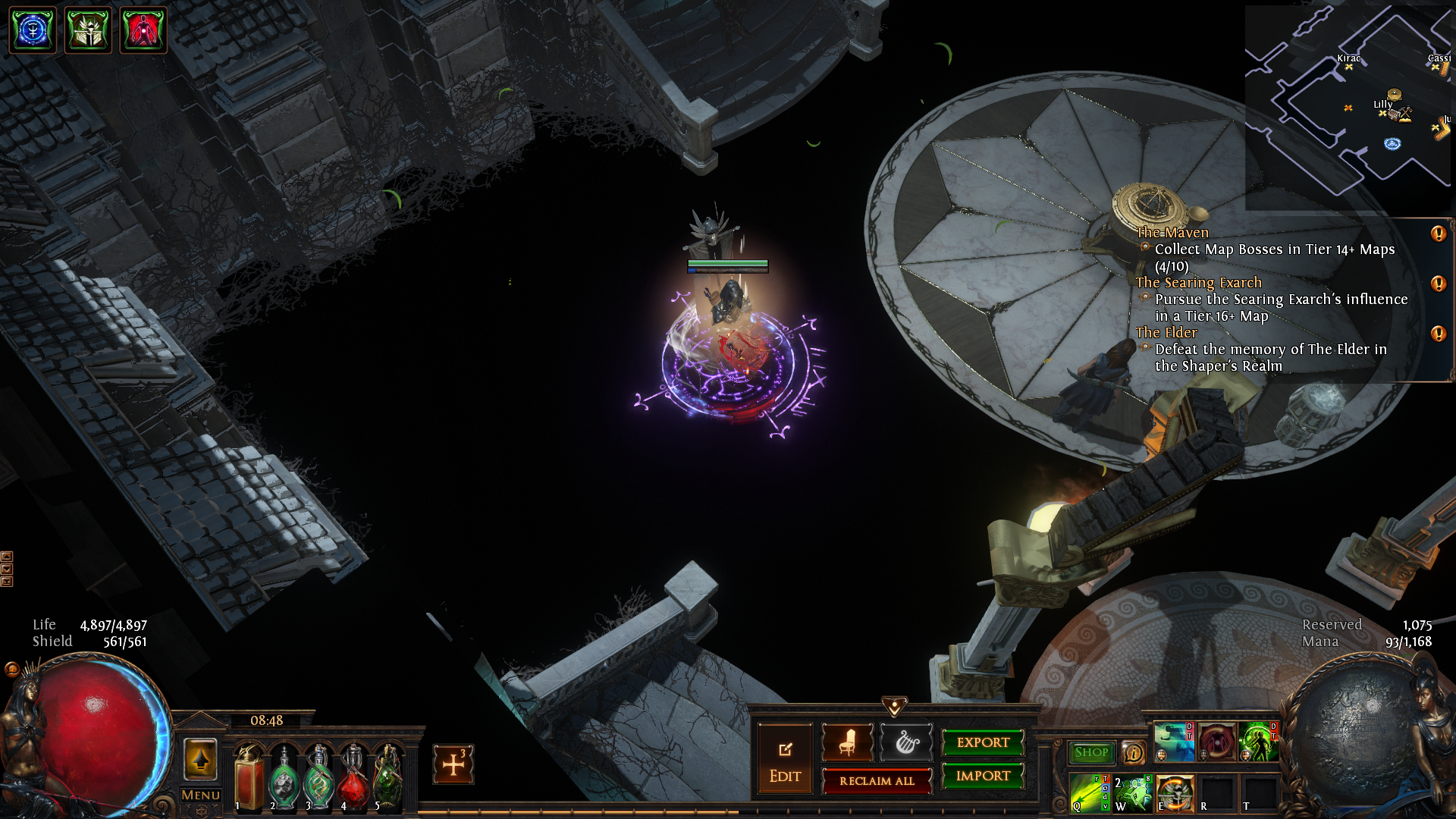Use the red life flask in slot 4

tap(354, 777)
